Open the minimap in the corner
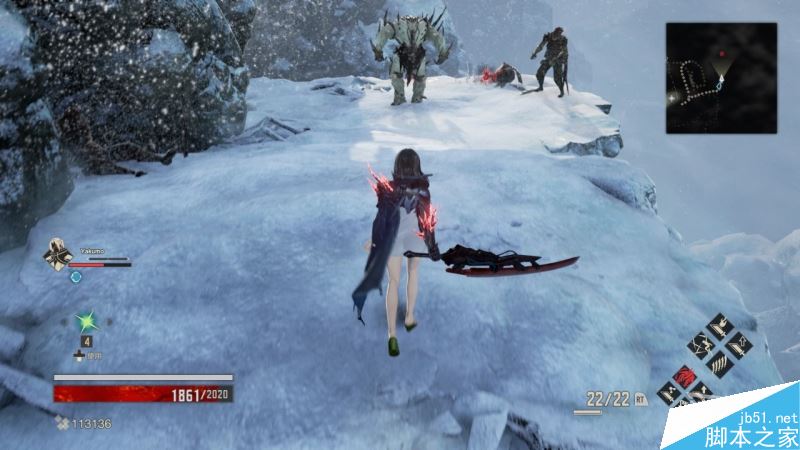This screenshot has height=450, width=800. click(x=721, y=78)
